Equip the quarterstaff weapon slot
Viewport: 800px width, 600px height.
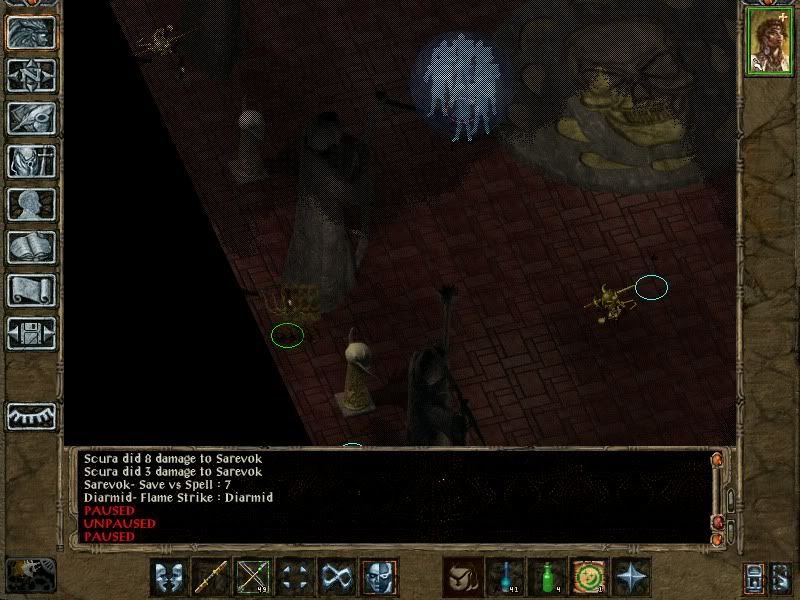(211, 577)
